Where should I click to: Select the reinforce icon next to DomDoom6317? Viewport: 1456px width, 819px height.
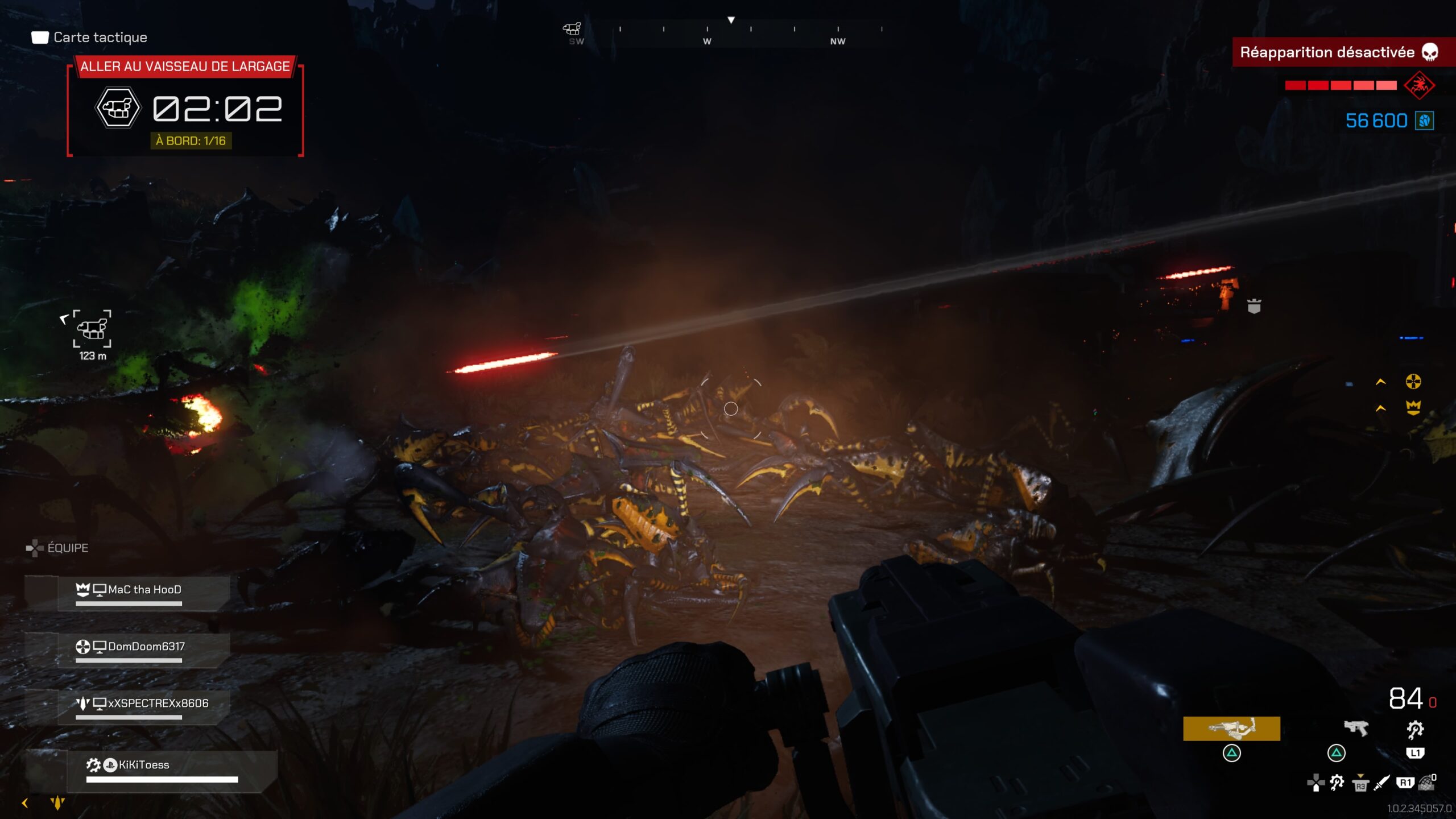coord(84,647)
